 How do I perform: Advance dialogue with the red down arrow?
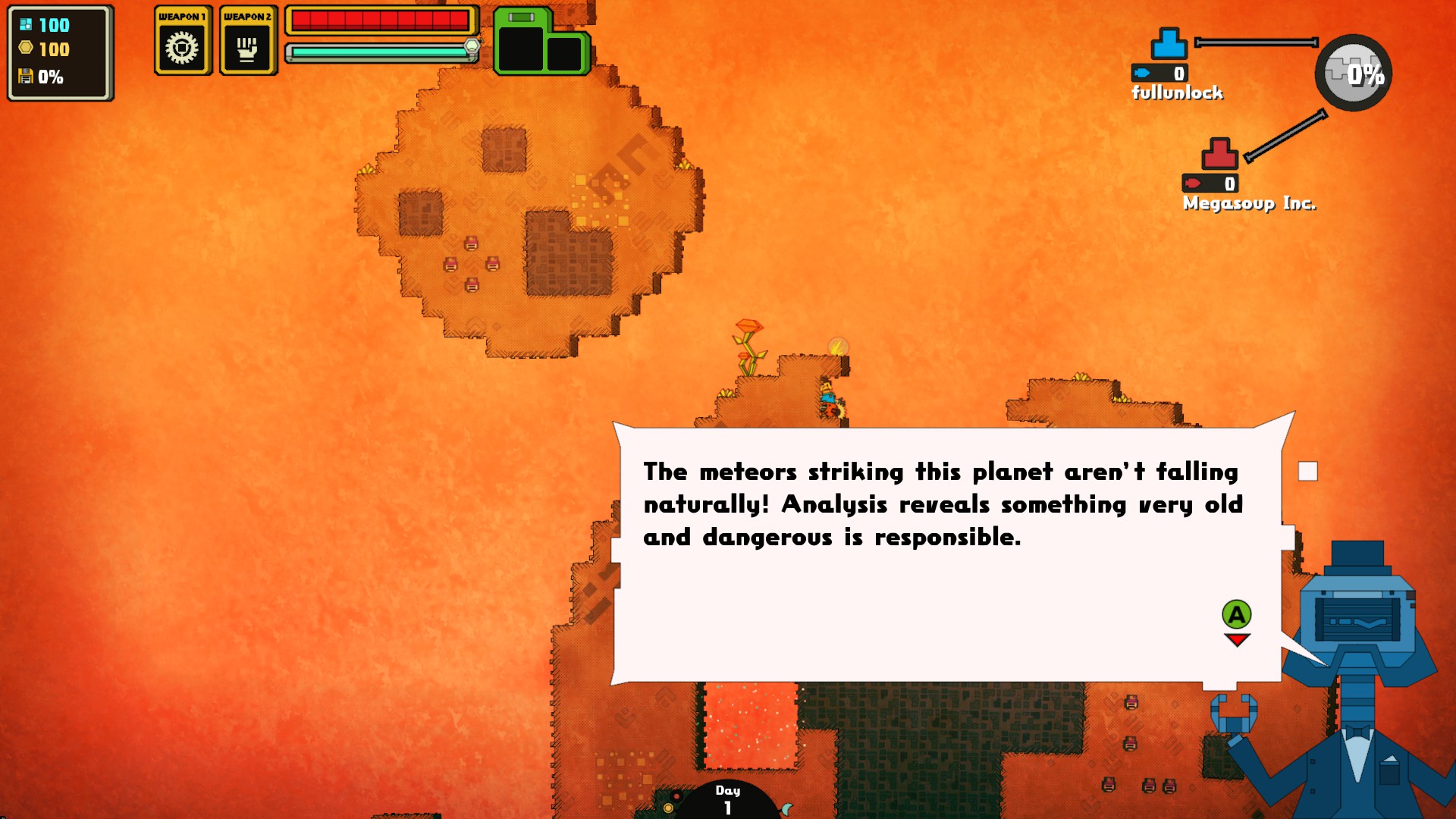[1237, 641]
